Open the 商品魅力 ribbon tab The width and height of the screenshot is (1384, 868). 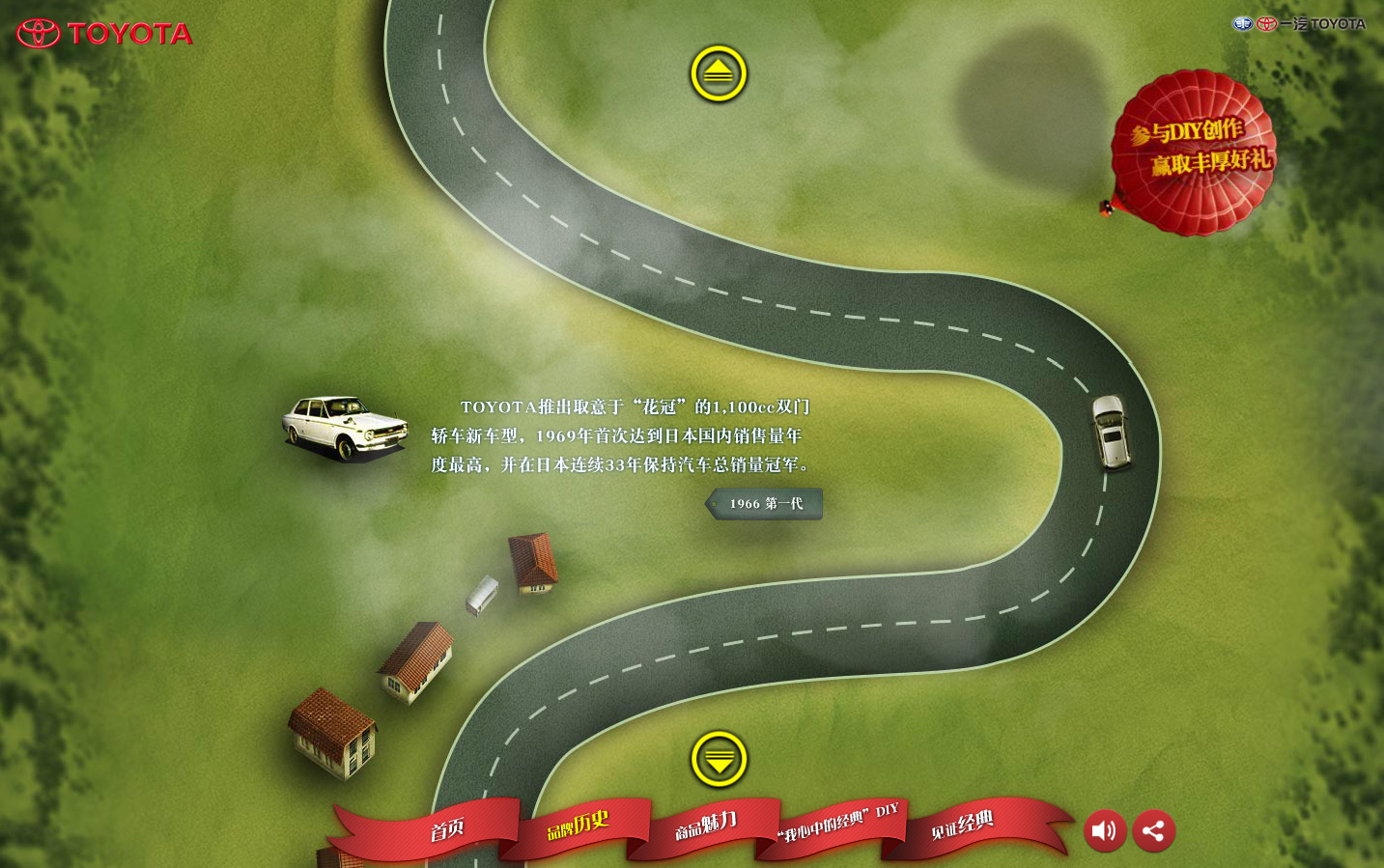[706, 826]
